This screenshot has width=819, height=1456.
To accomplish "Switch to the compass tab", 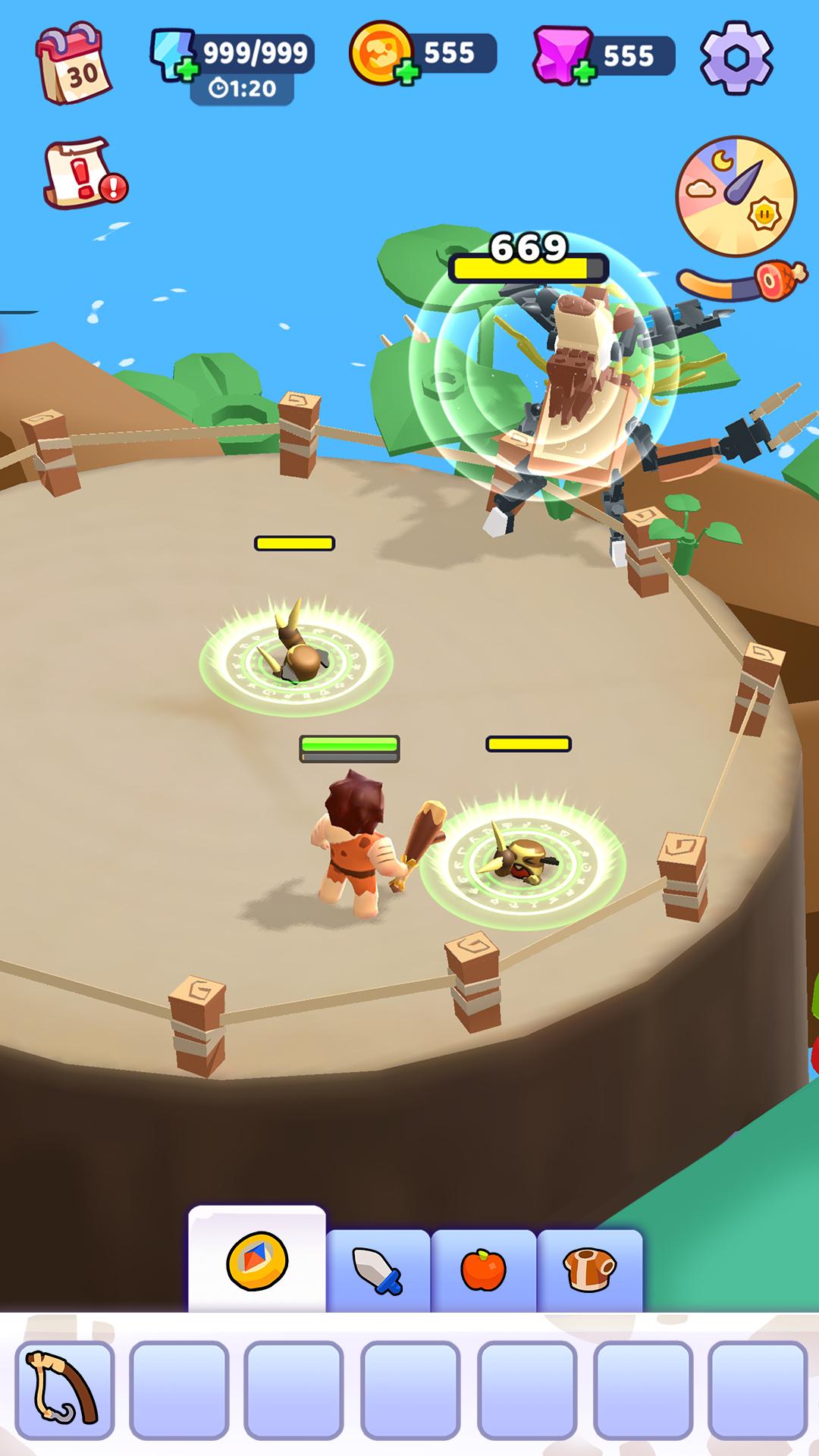I will pos(257,1261).
